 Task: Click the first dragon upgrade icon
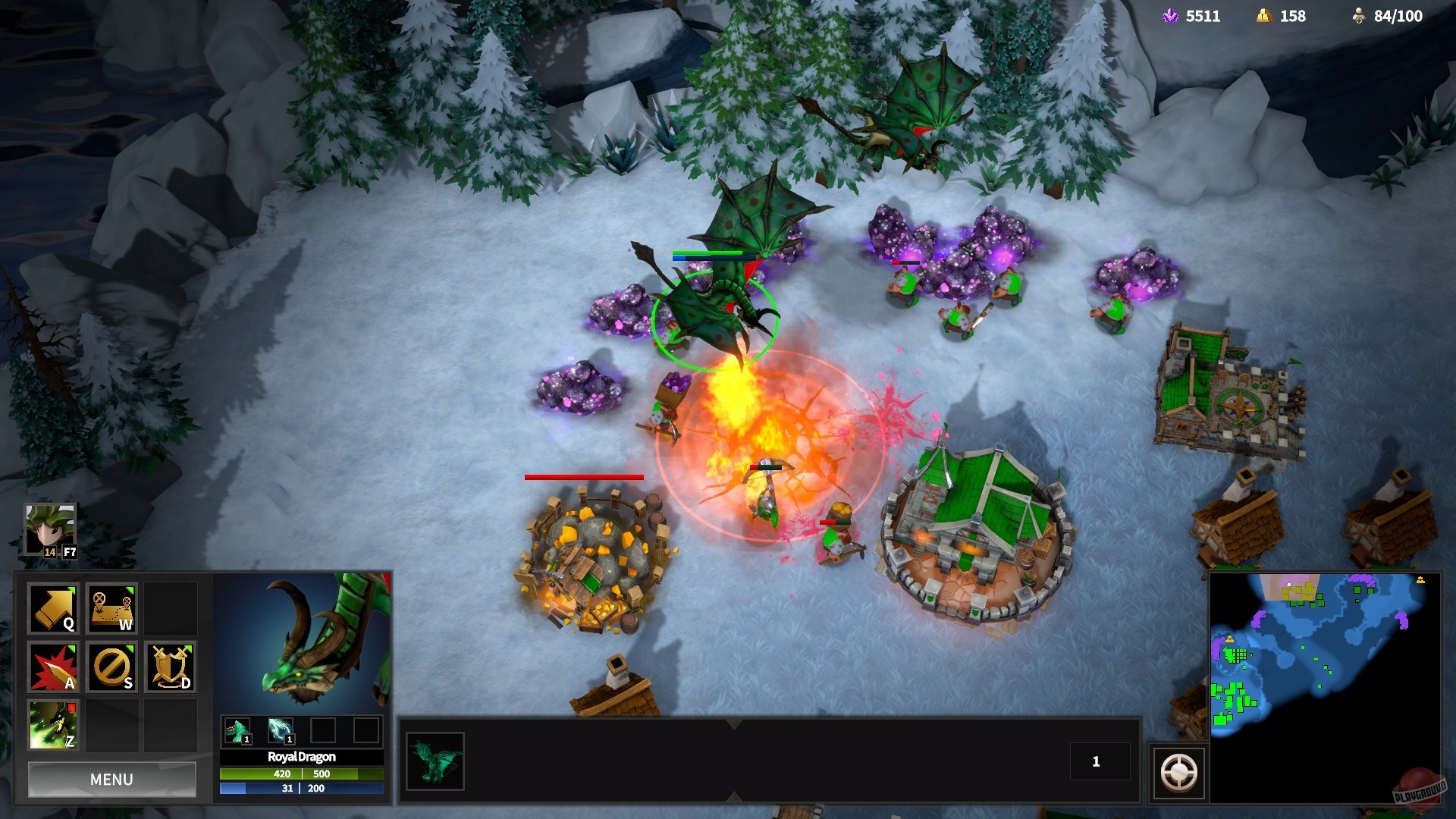237,731
